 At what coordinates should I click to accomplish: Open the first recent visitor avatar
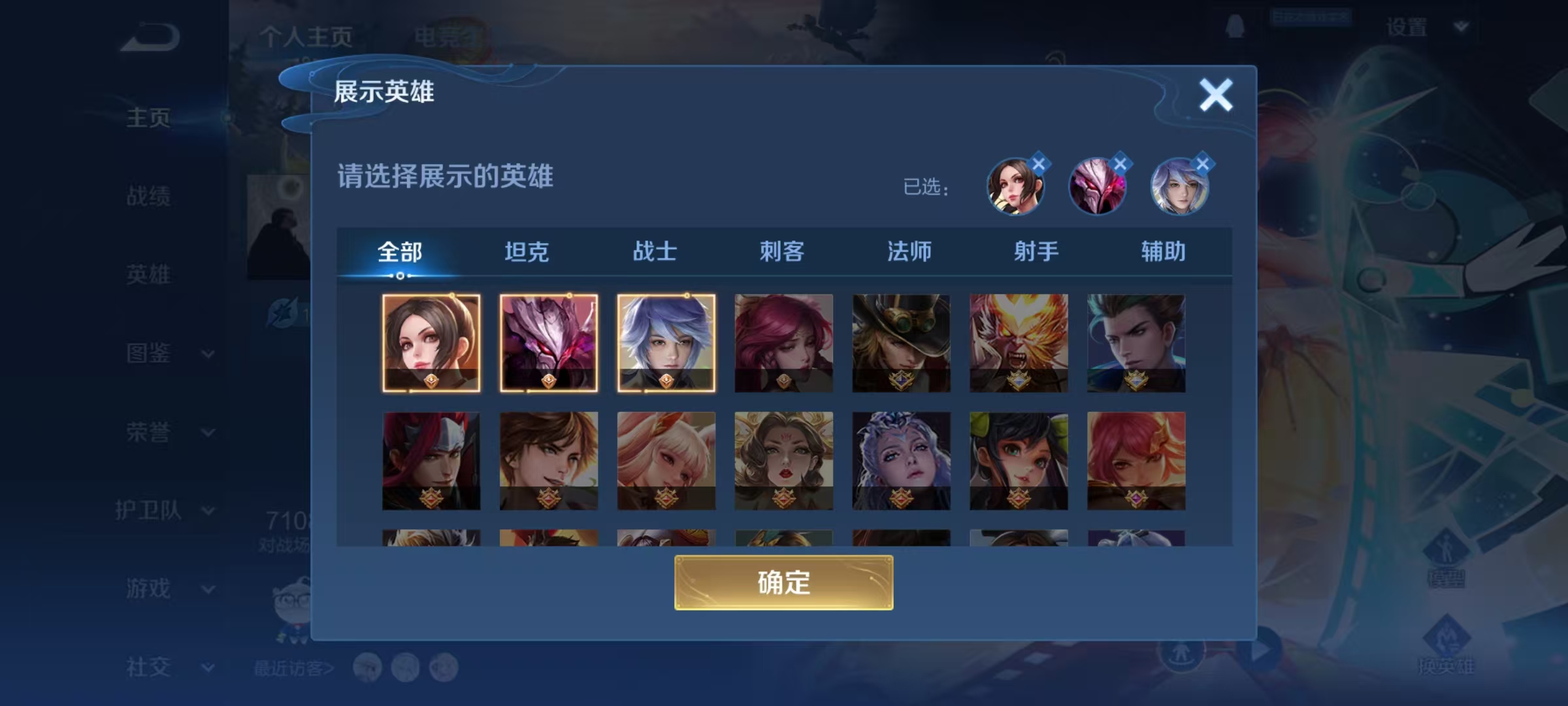368,665
